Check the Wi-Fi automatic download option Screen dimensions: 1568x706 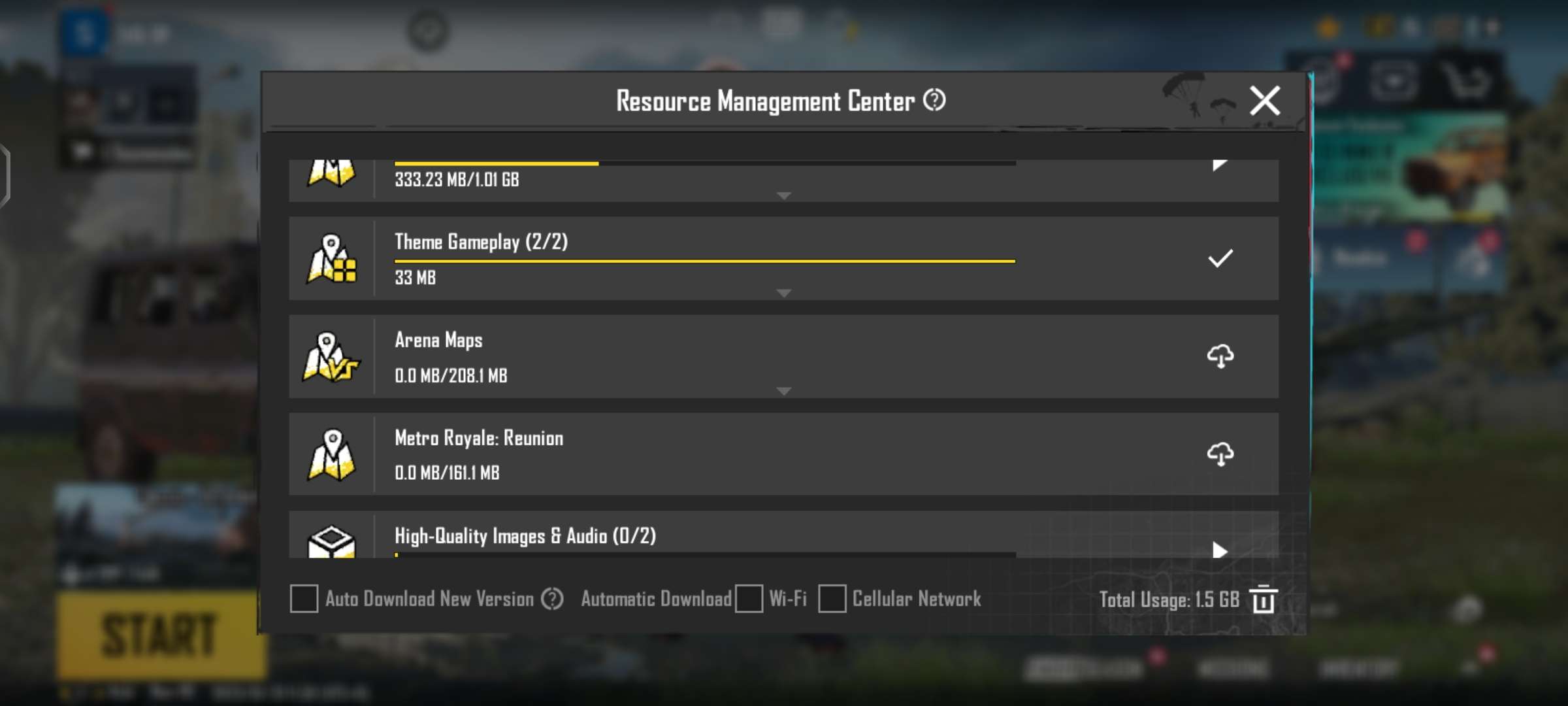(749, 599)
